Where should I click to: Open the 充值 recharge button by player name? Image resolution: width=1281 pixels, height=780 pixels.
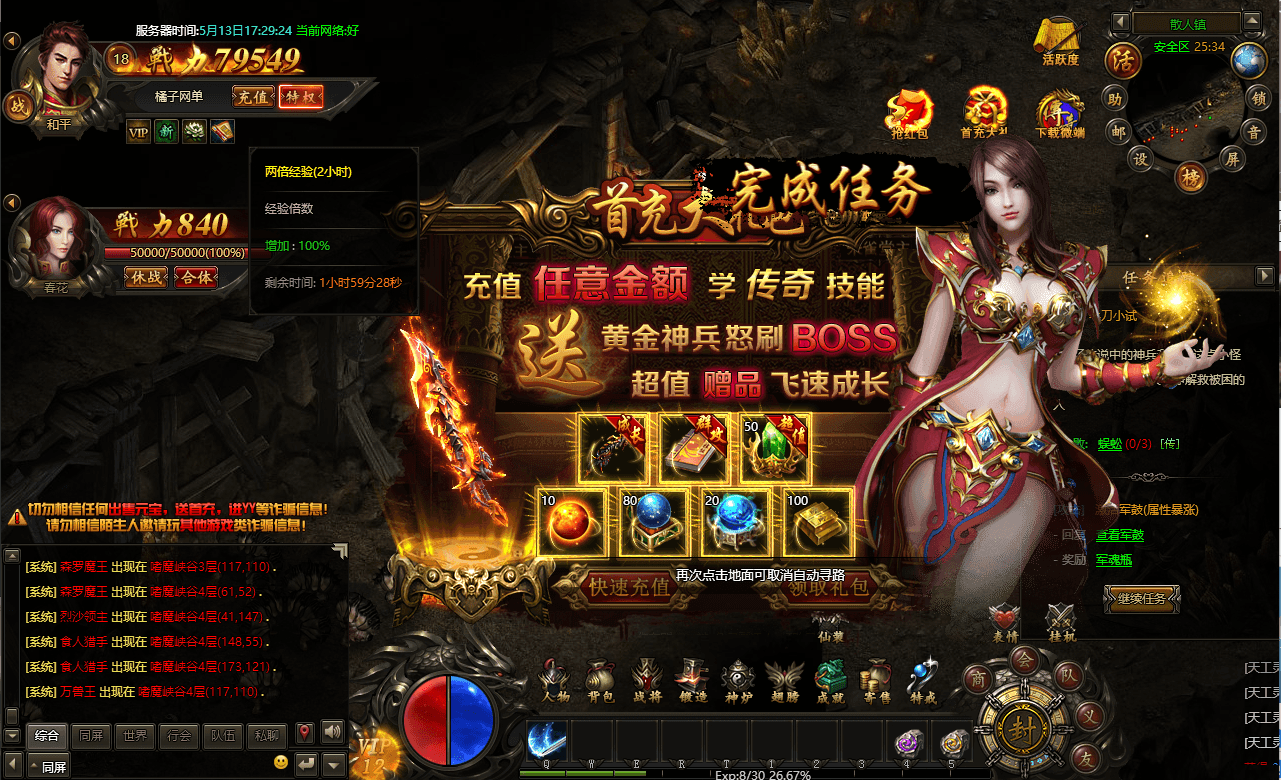point(253,97)
